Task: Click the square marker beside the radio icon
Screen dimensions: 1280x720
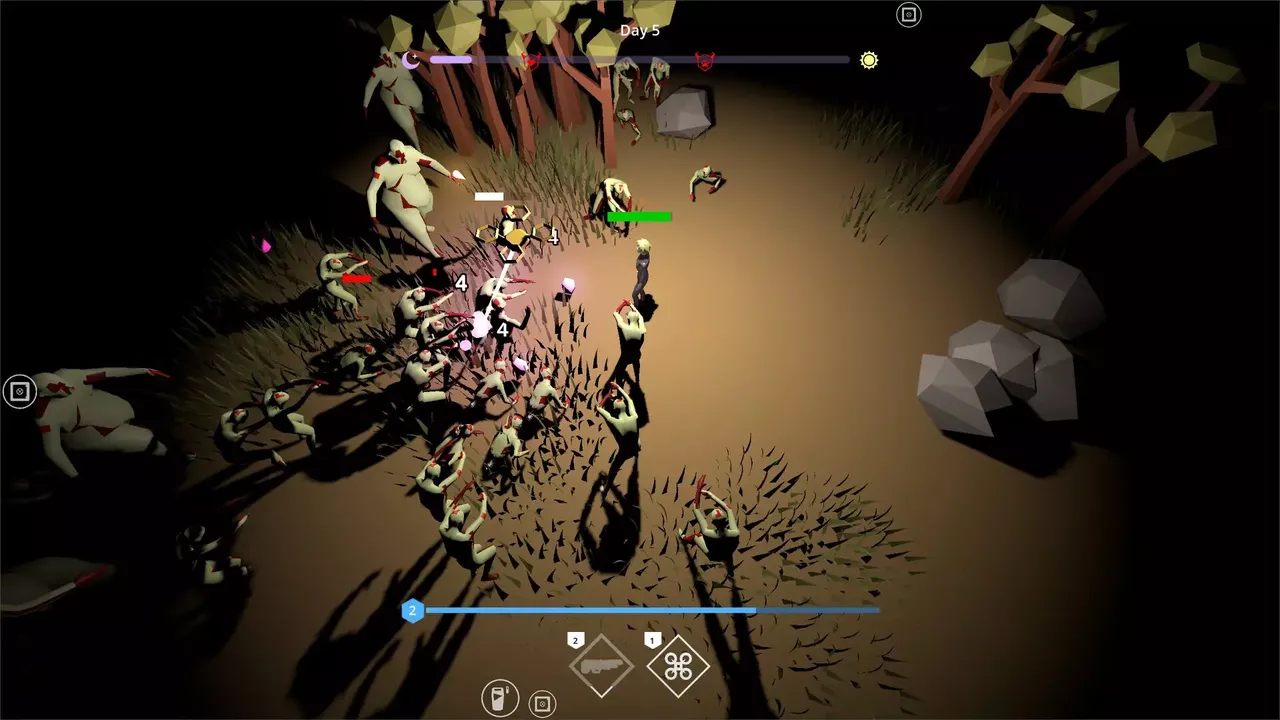Action: (542, 705)
